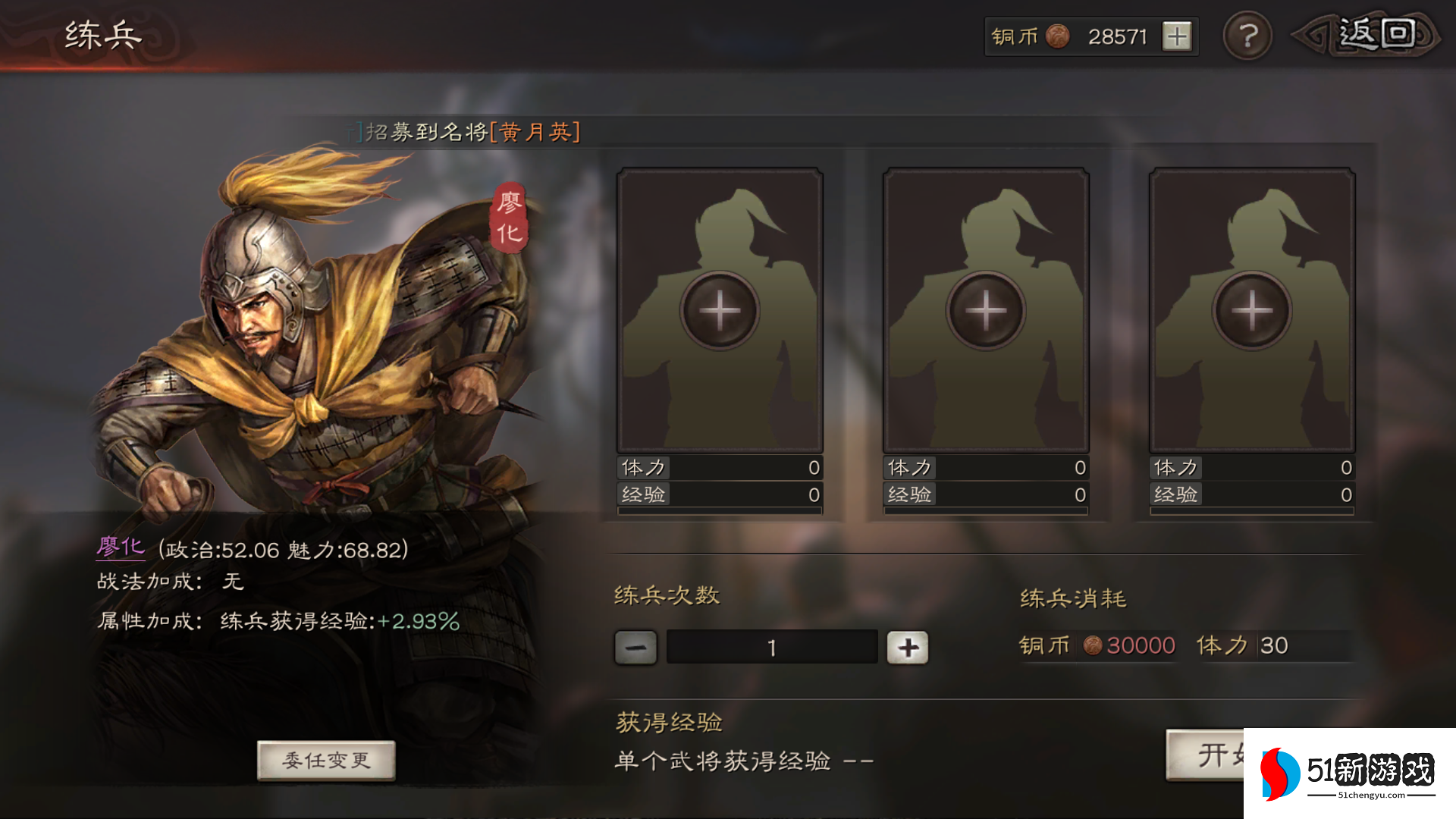
Task: Click the experience progress bar under first slot
Action: click(719, 510)
